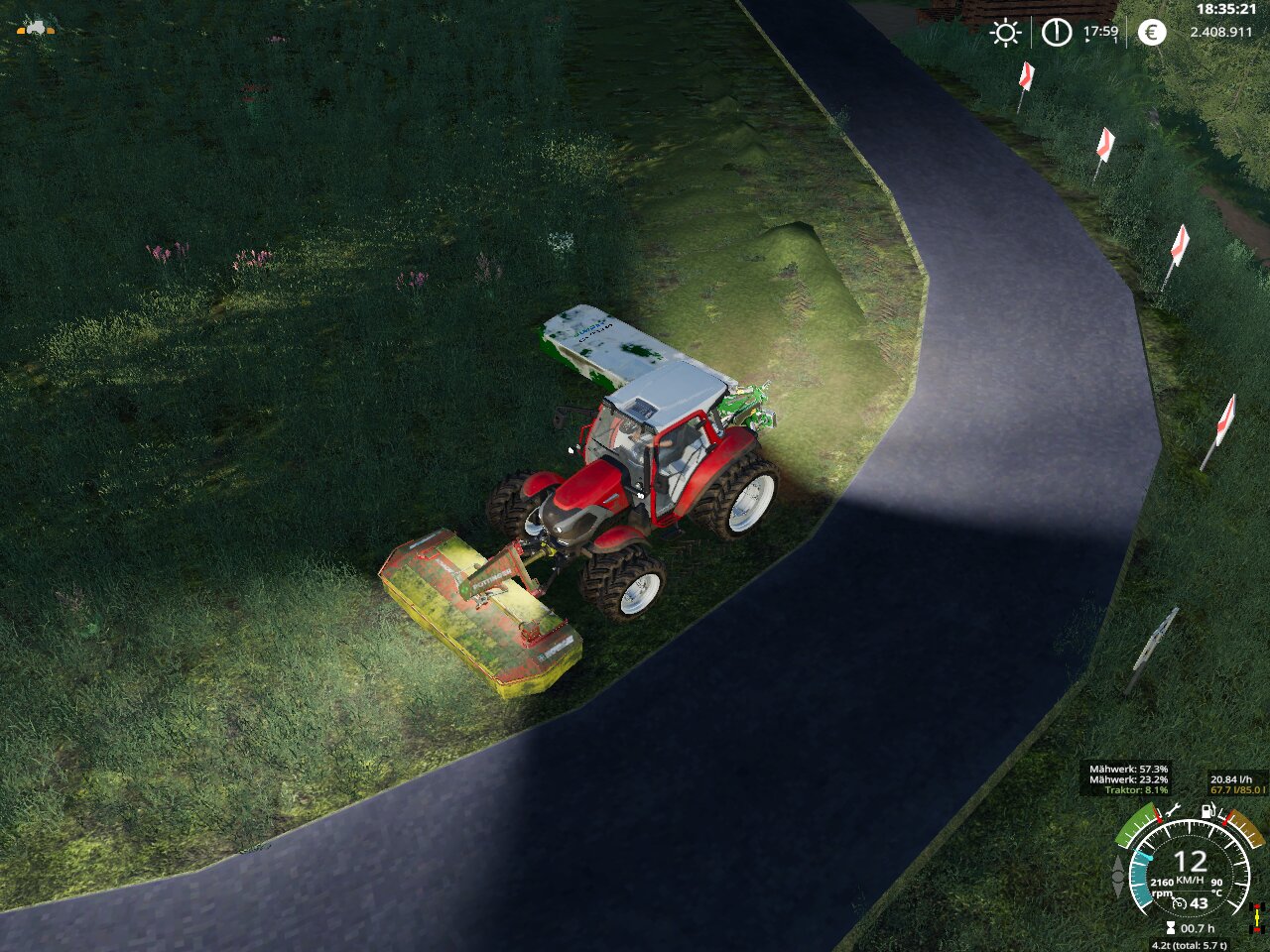
Task: Select the game clock icon
Action: click(x=1057, y=33)
